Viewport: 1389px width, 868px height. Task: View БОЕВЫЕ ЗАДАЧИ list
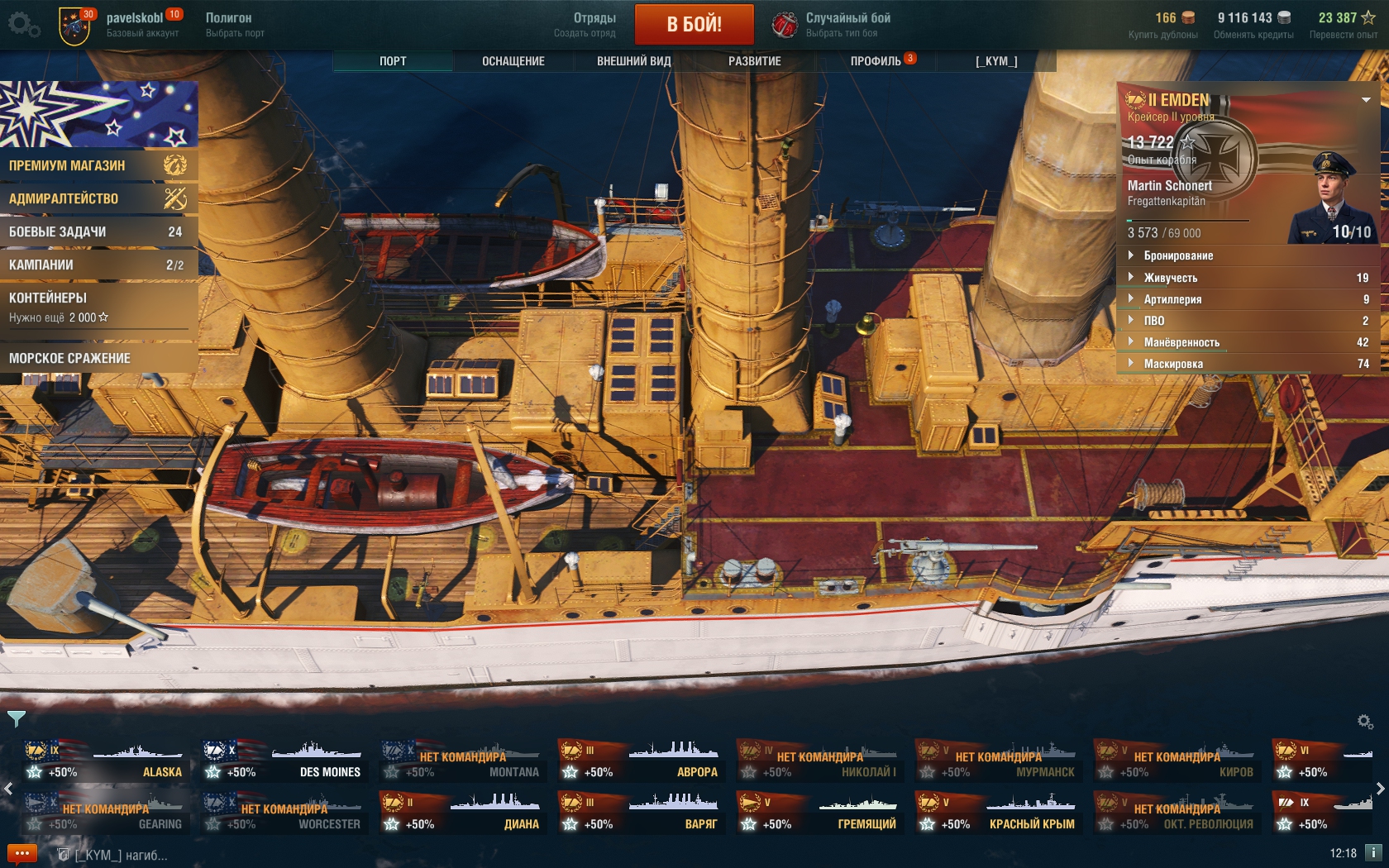coord(98,231)
